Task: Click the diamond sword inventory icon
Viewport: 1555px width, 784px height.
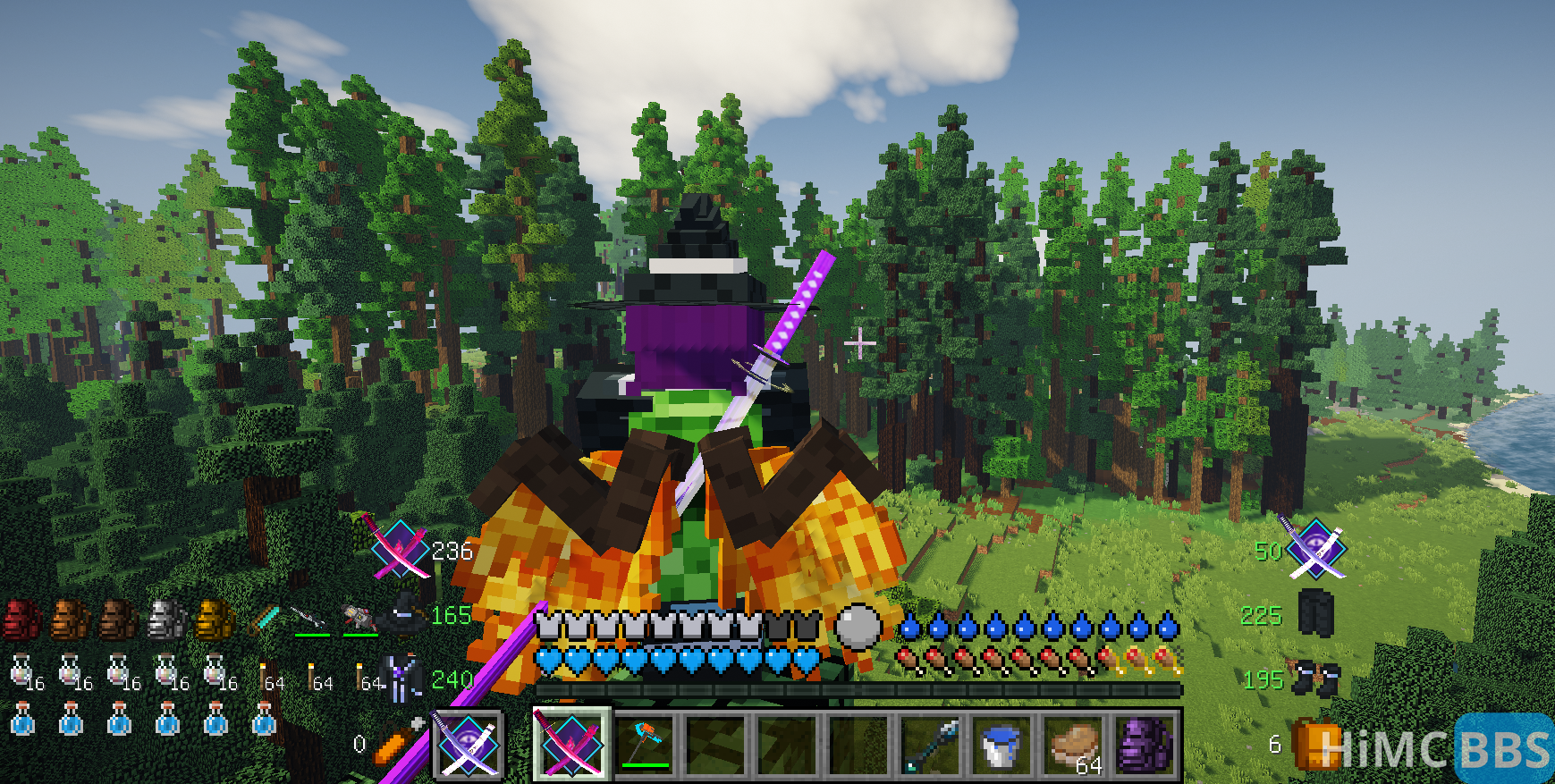Action: (x=264, y=618)
